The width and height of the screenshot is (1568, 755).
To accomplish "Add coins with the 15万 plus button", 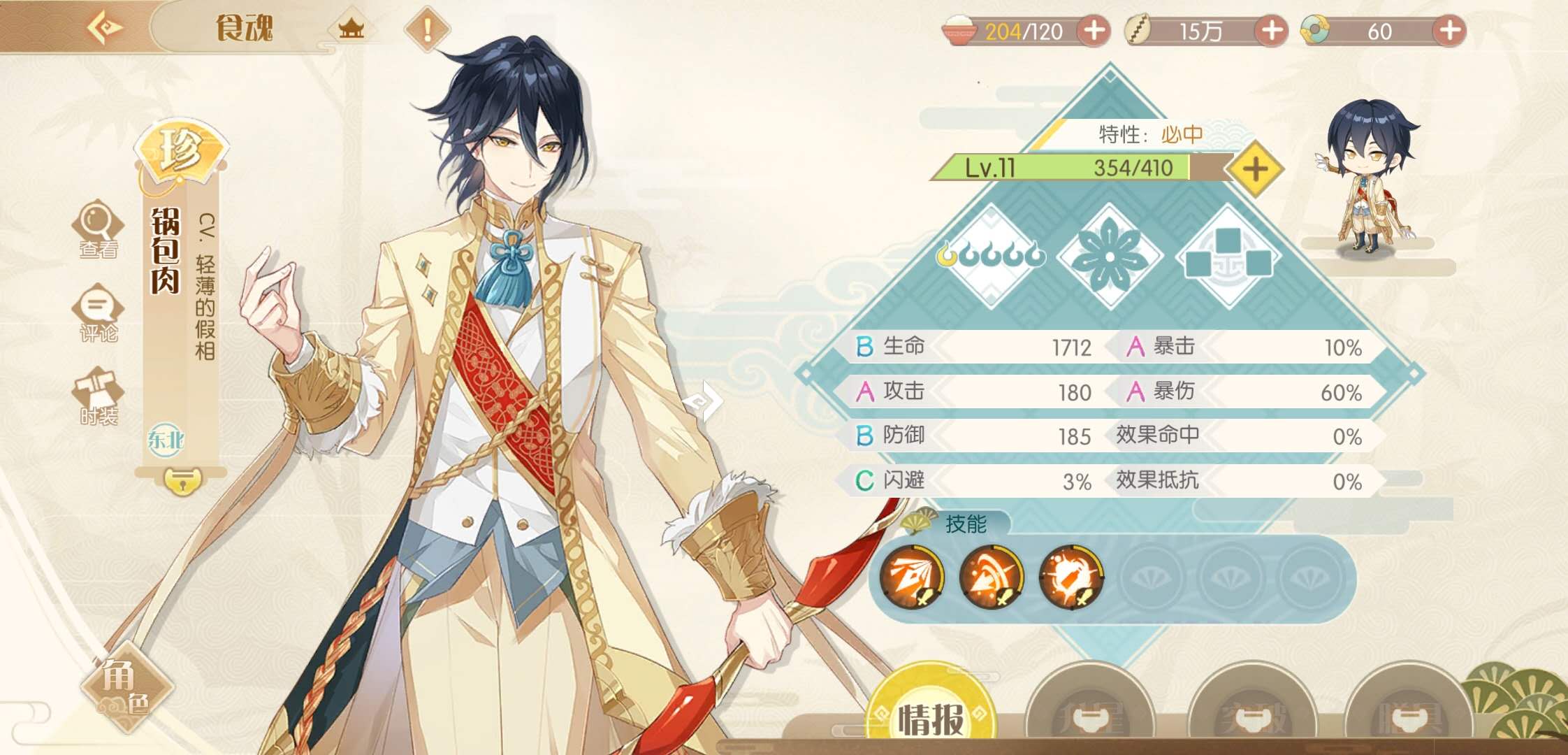I will [1271, 31].
